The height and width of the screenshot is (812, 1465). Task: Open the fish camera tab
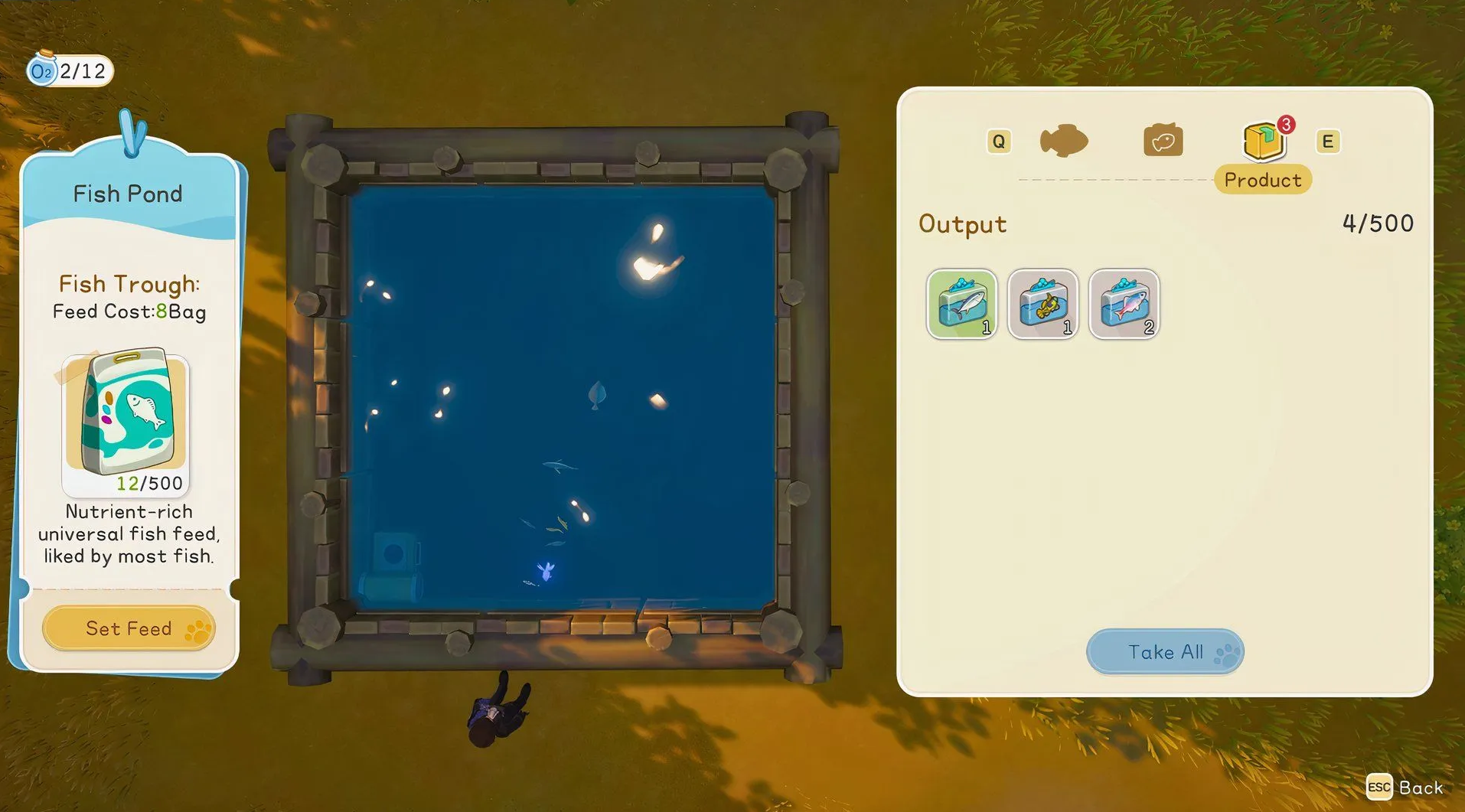coord(1163,141)
